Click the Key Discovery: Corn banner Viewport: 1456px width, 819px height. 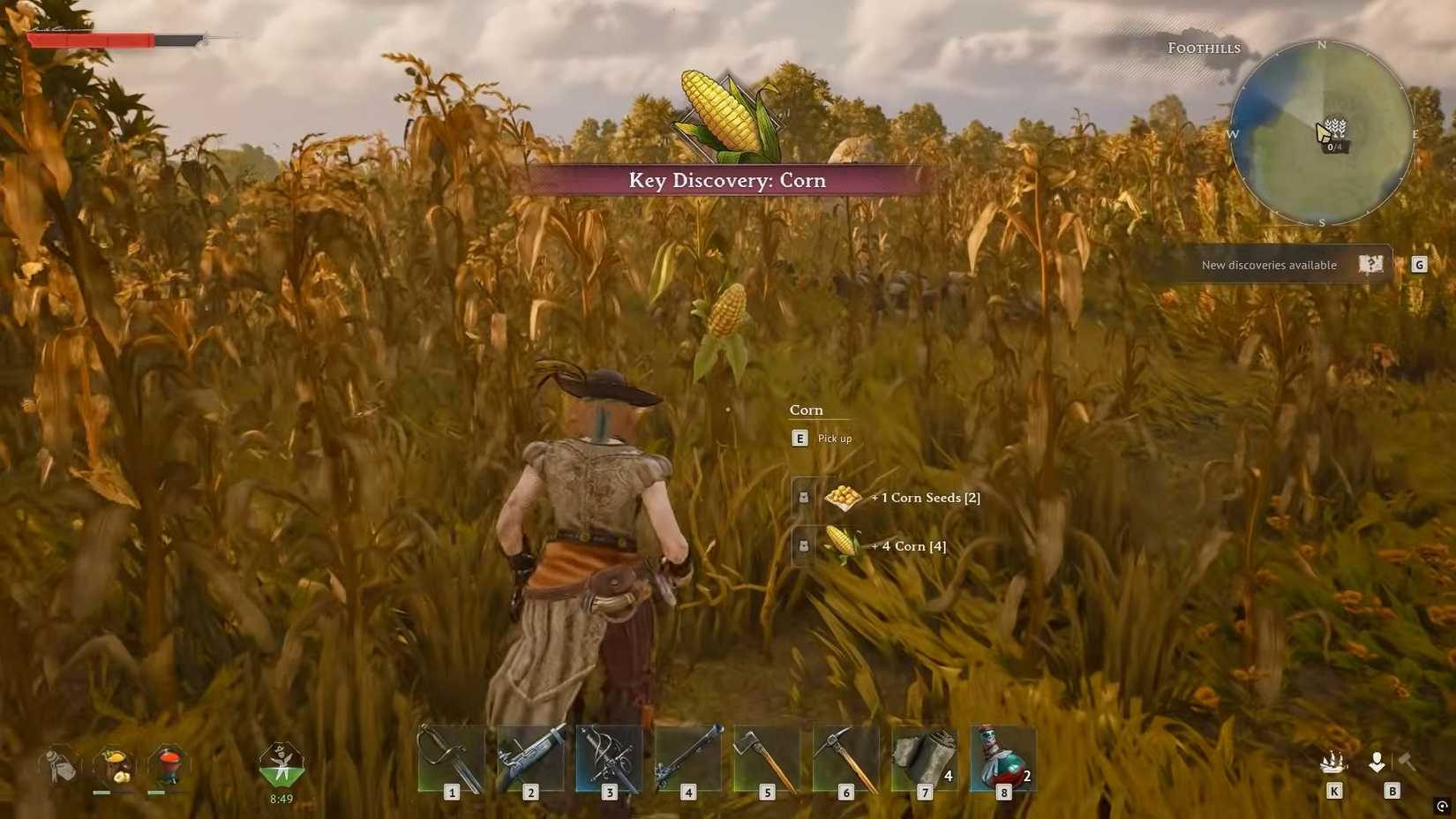726,180
